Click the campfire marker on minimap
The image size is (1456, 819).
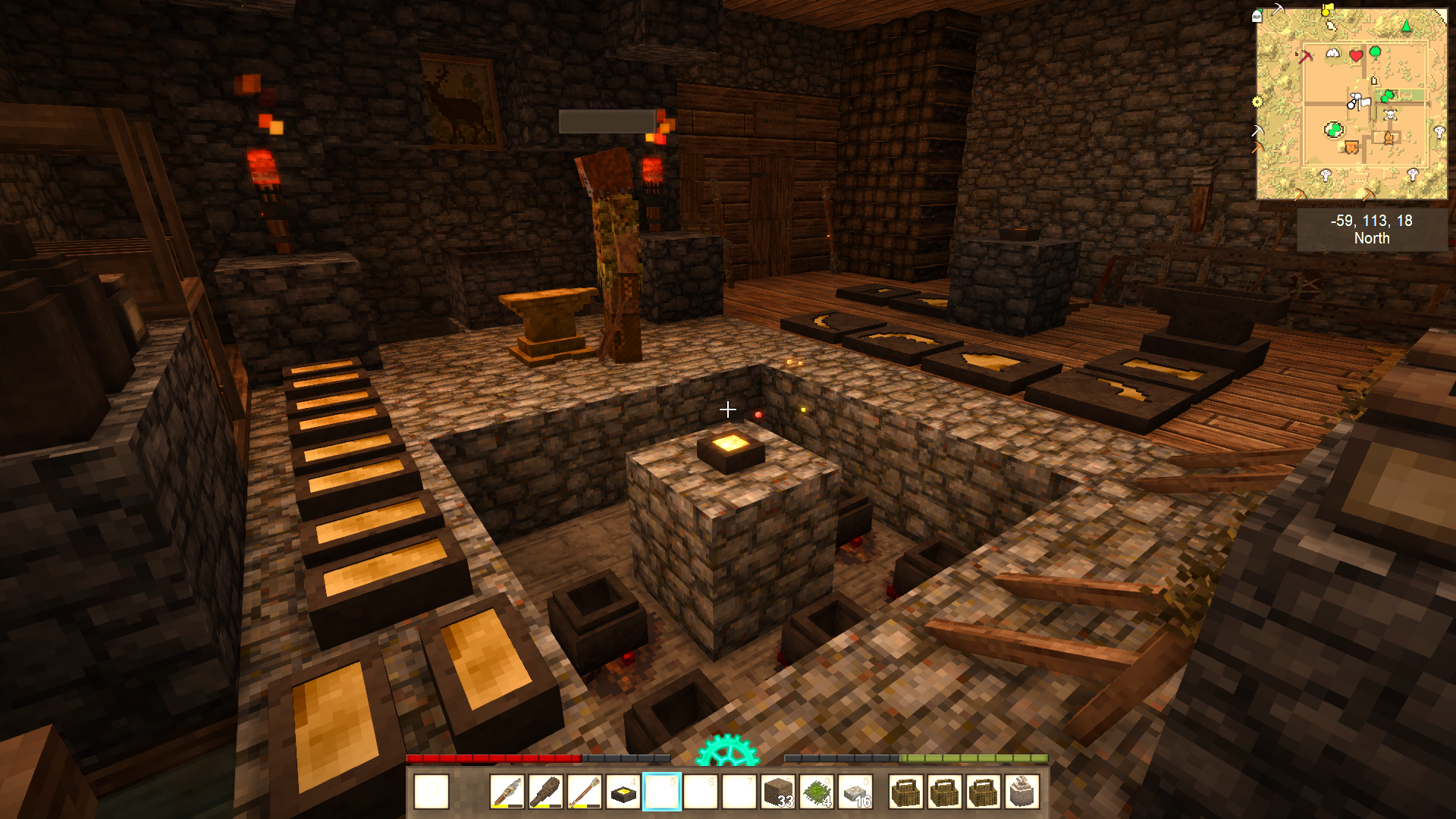pos(1389,138)
